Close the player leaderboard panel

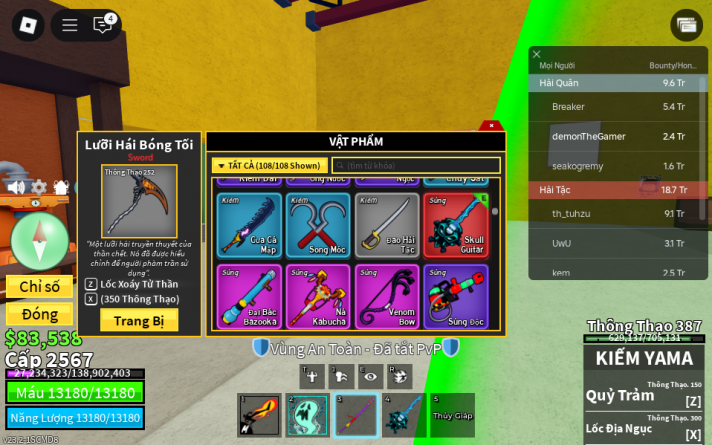click(x=537, y=55)
